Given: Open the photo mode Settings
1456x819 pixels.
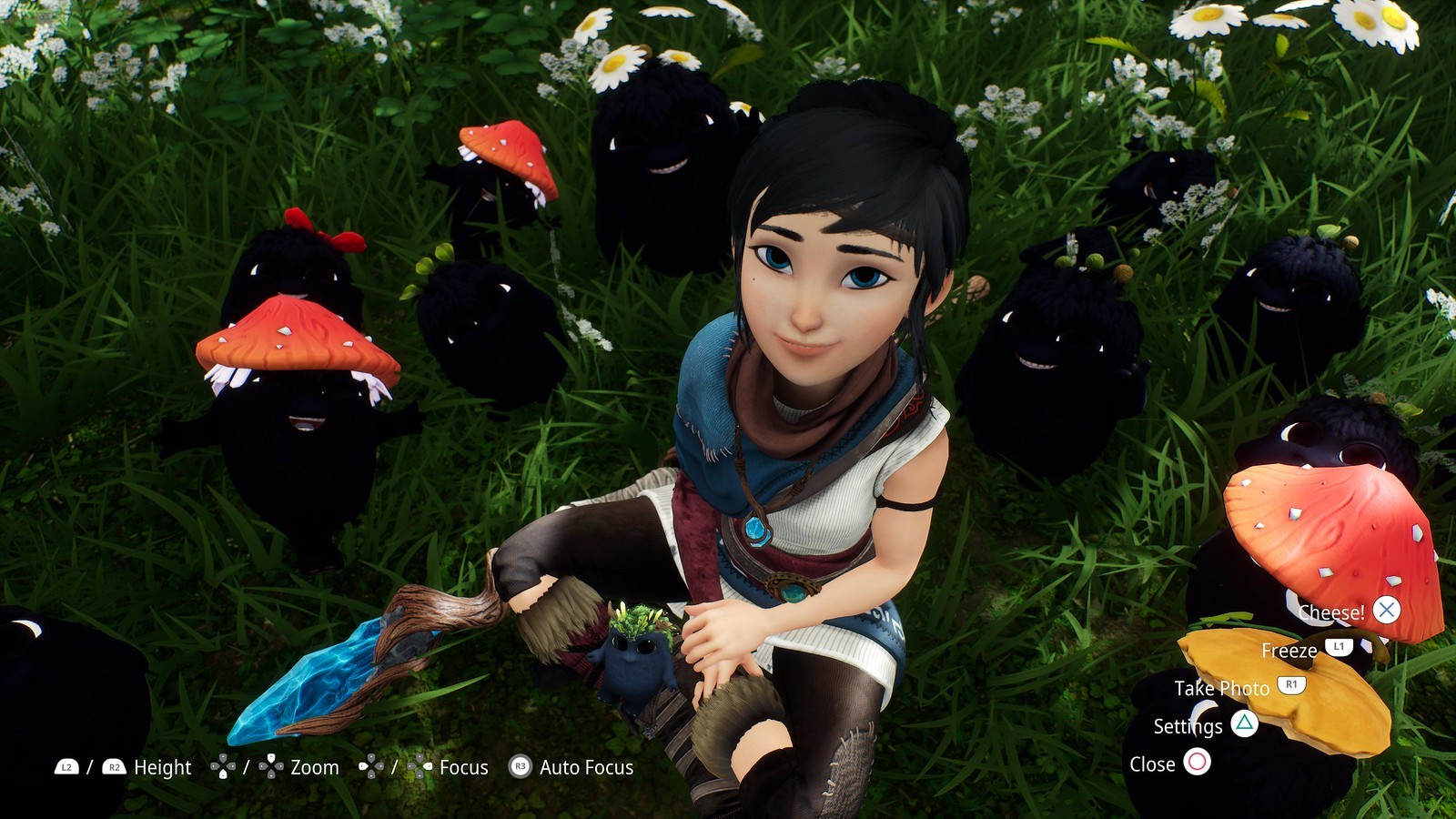Looking at the screenshot, I should tap(1188, 726).
